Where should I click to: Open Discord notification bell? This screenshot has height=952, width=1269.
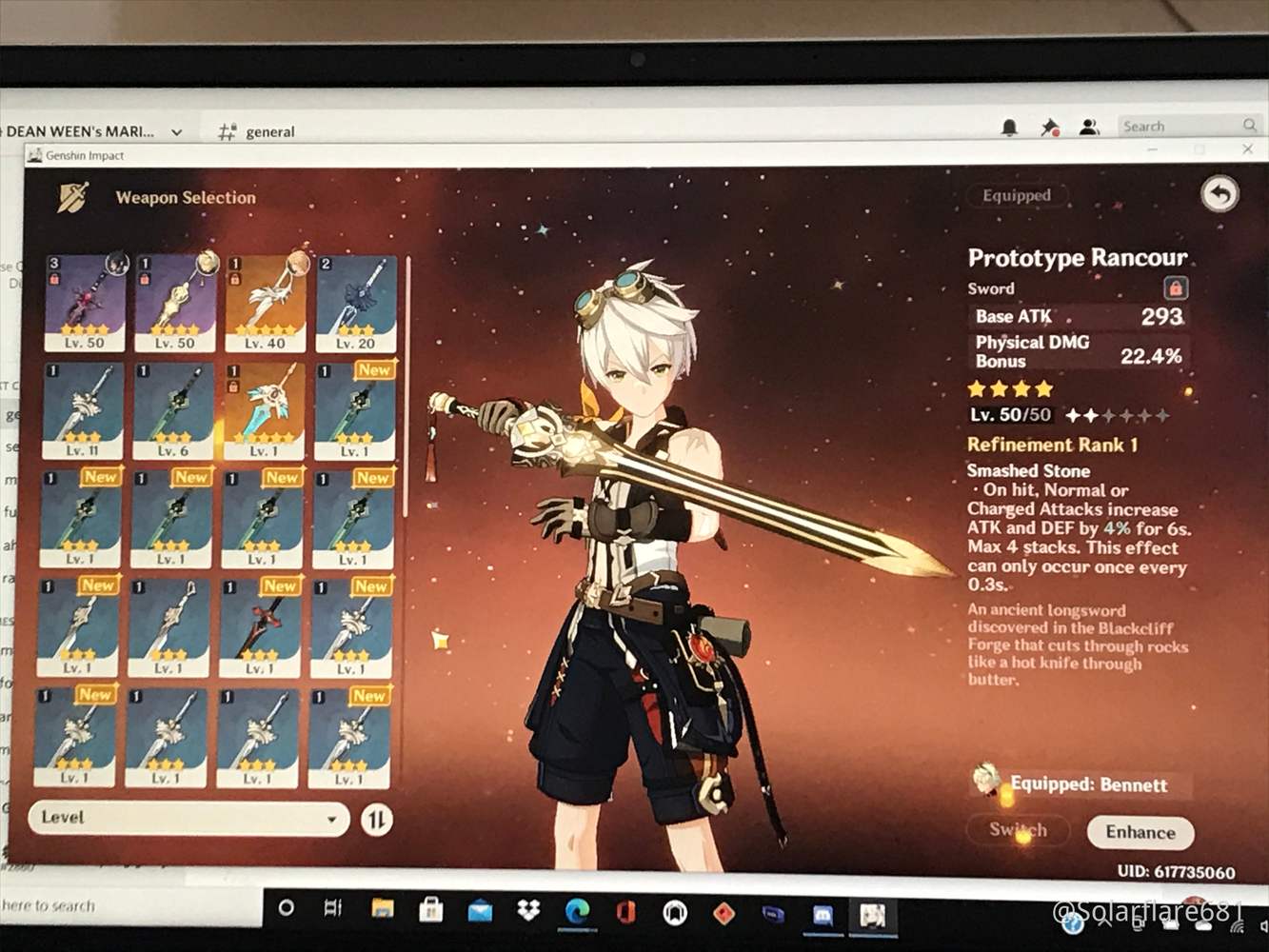1011,126
